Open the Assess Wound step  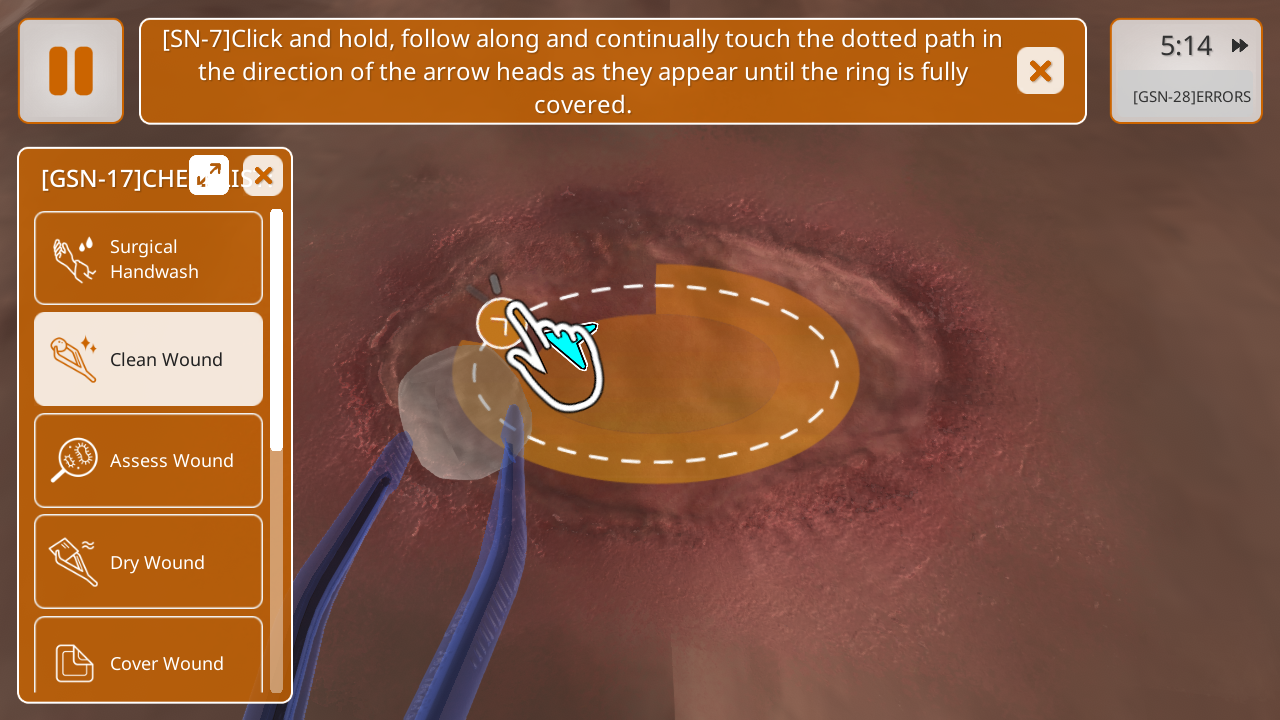(149, 460)
